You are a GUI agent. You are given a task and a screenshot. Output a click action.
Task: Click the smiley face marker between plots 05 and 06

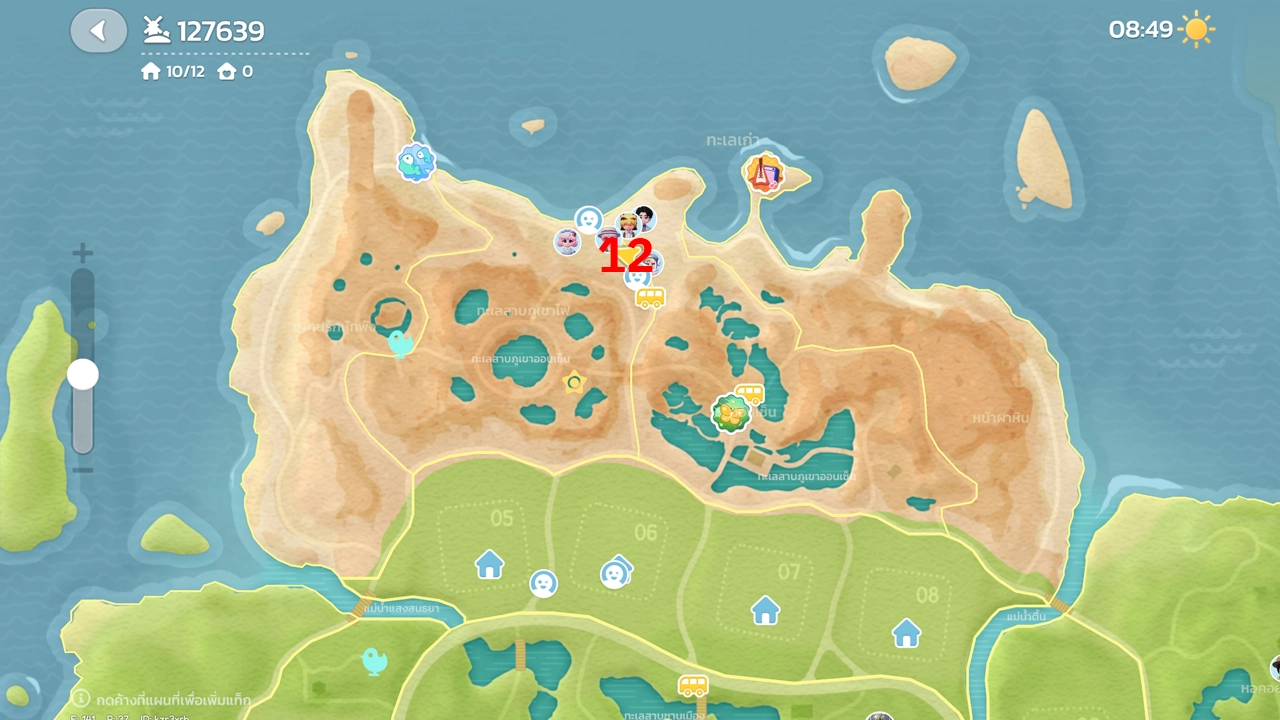[543, 583]
